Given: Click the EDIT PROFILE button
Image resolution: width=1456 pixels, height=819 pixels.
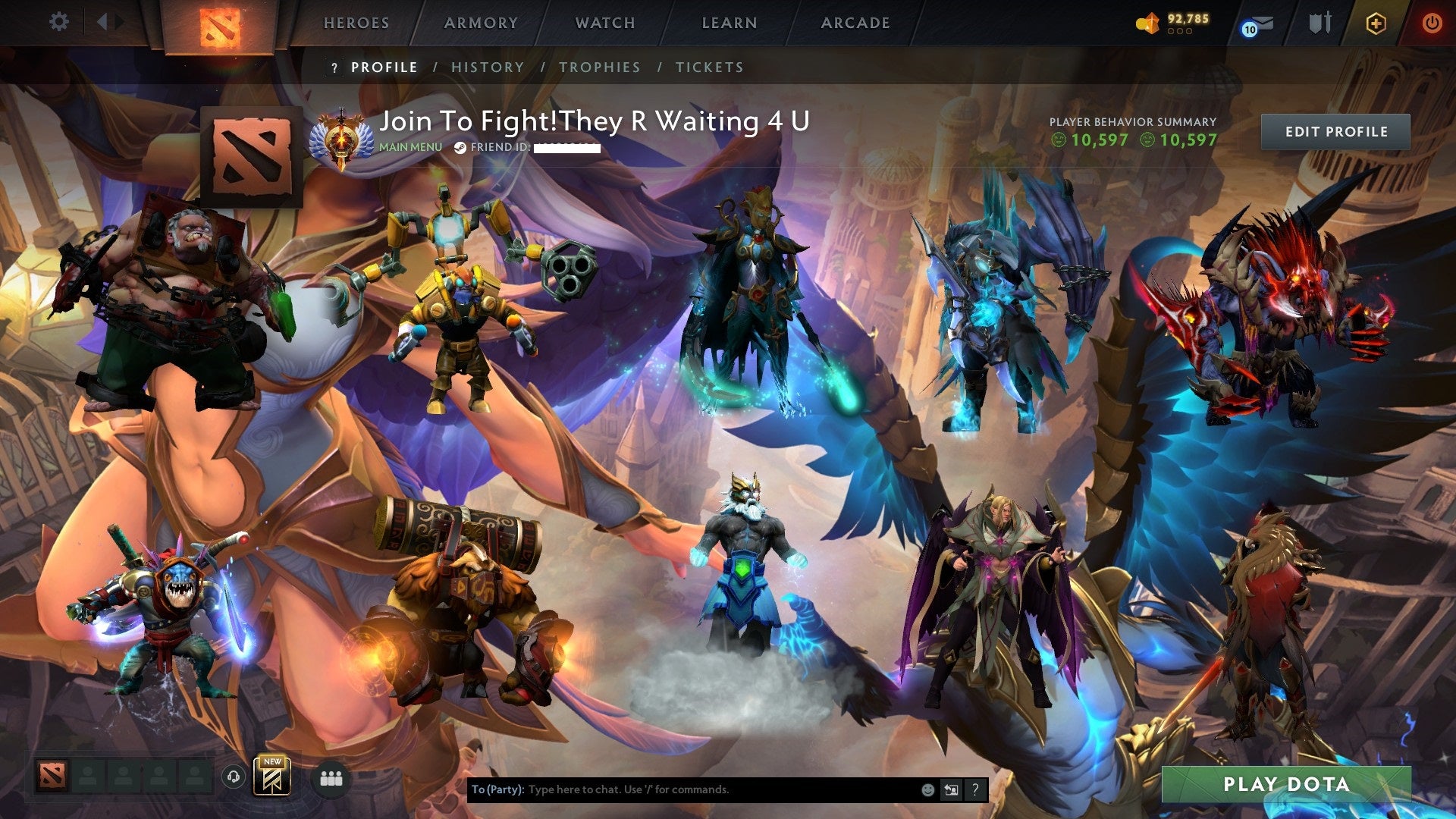Looking at the screenshot, I should [1337, 131].
